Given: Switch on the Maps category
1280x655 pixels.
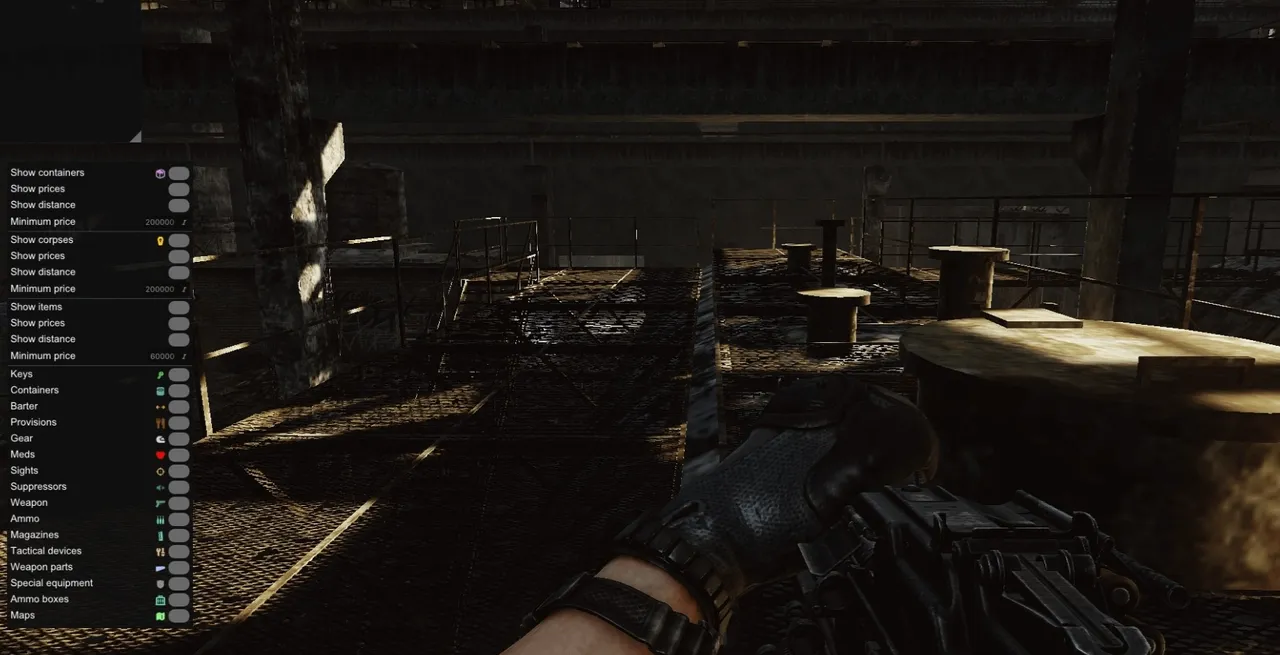Looking at the screenshot, I should click(179, 615).
